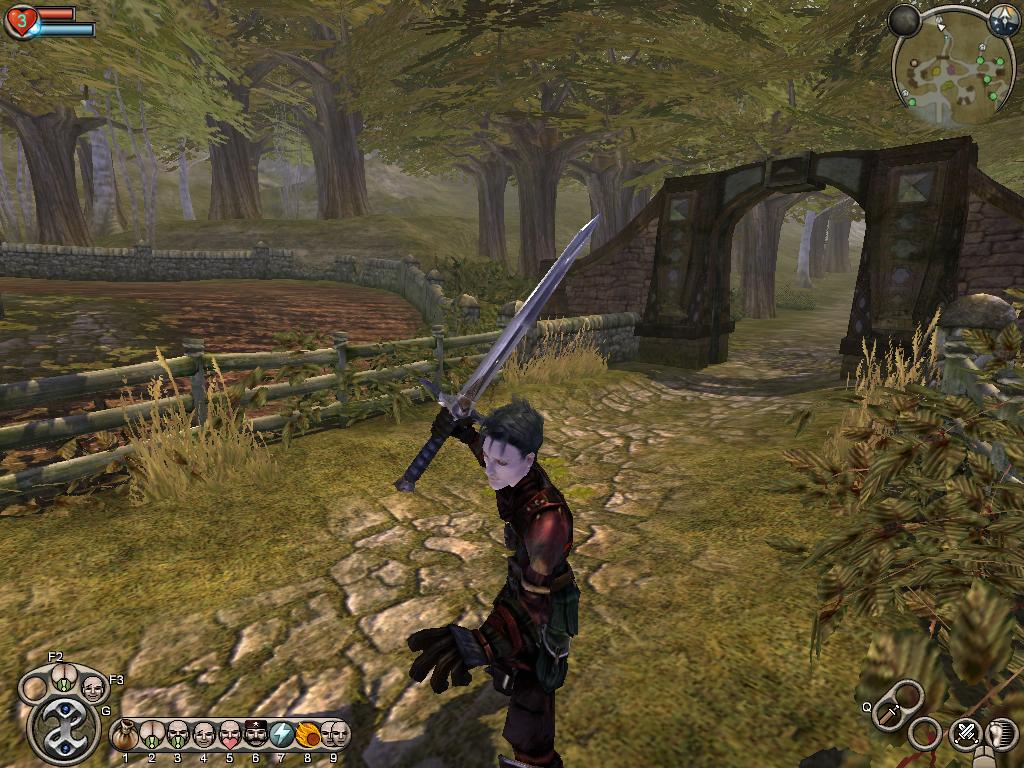
Task: Click the crossed swords combat icon
Action: 965,733
